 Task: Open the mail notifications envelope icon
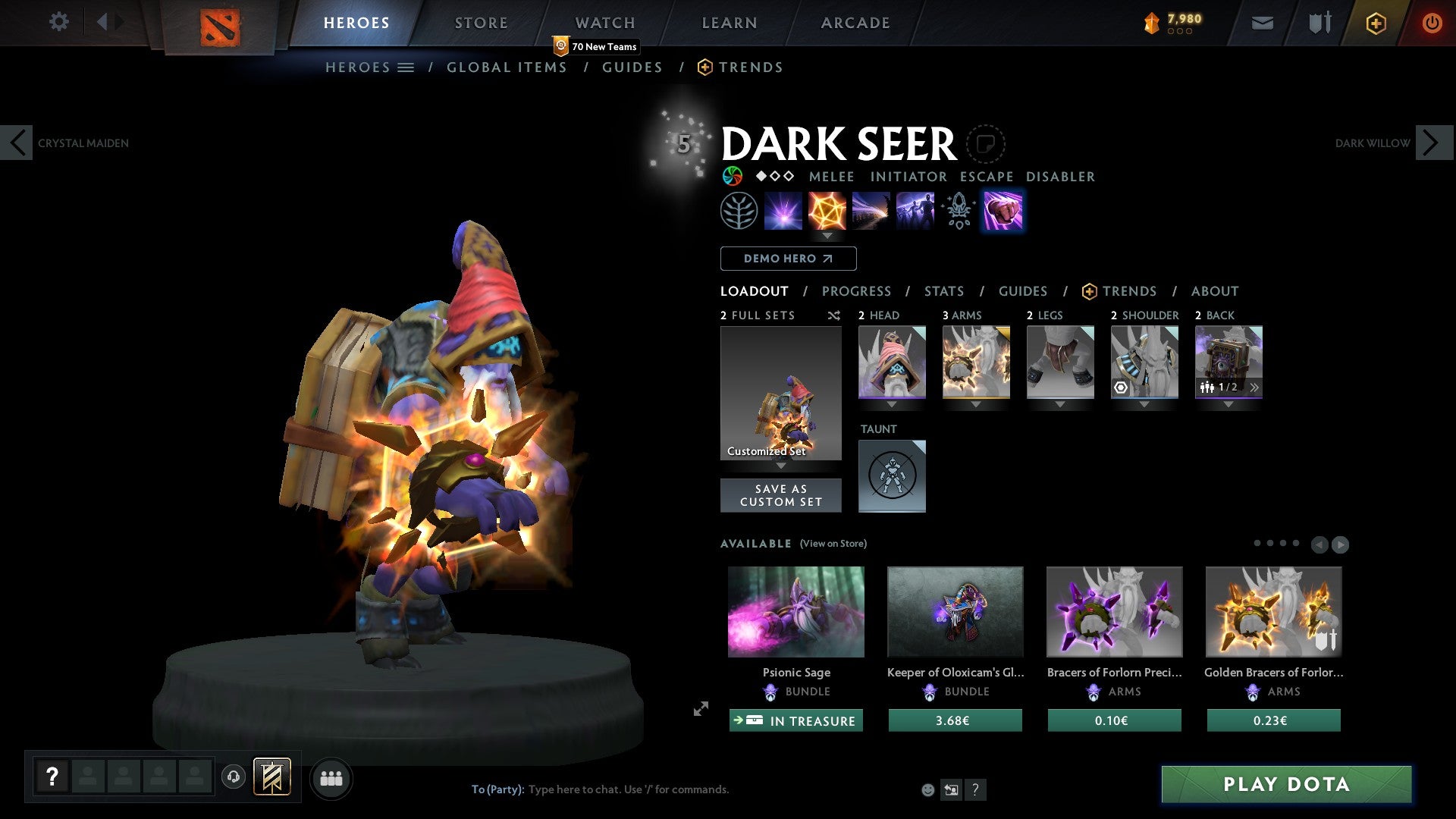[1263, 23]
